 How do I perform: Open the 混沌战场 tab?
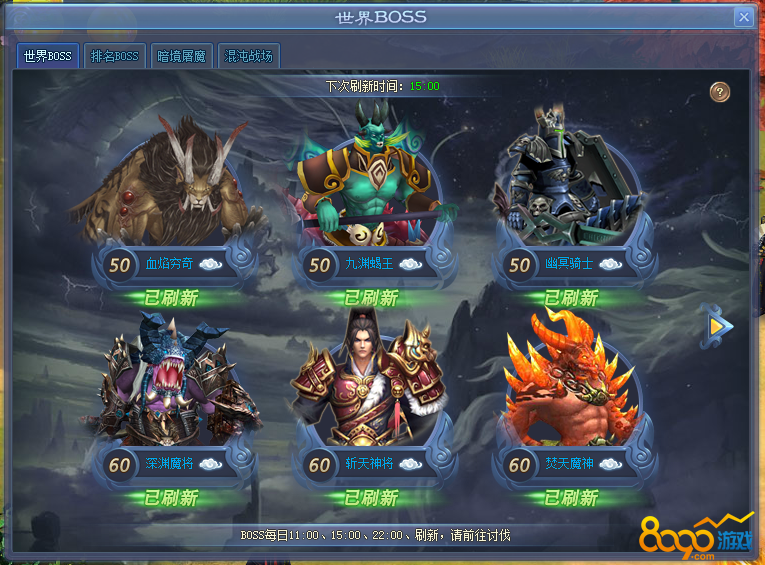tap(248, 56)
